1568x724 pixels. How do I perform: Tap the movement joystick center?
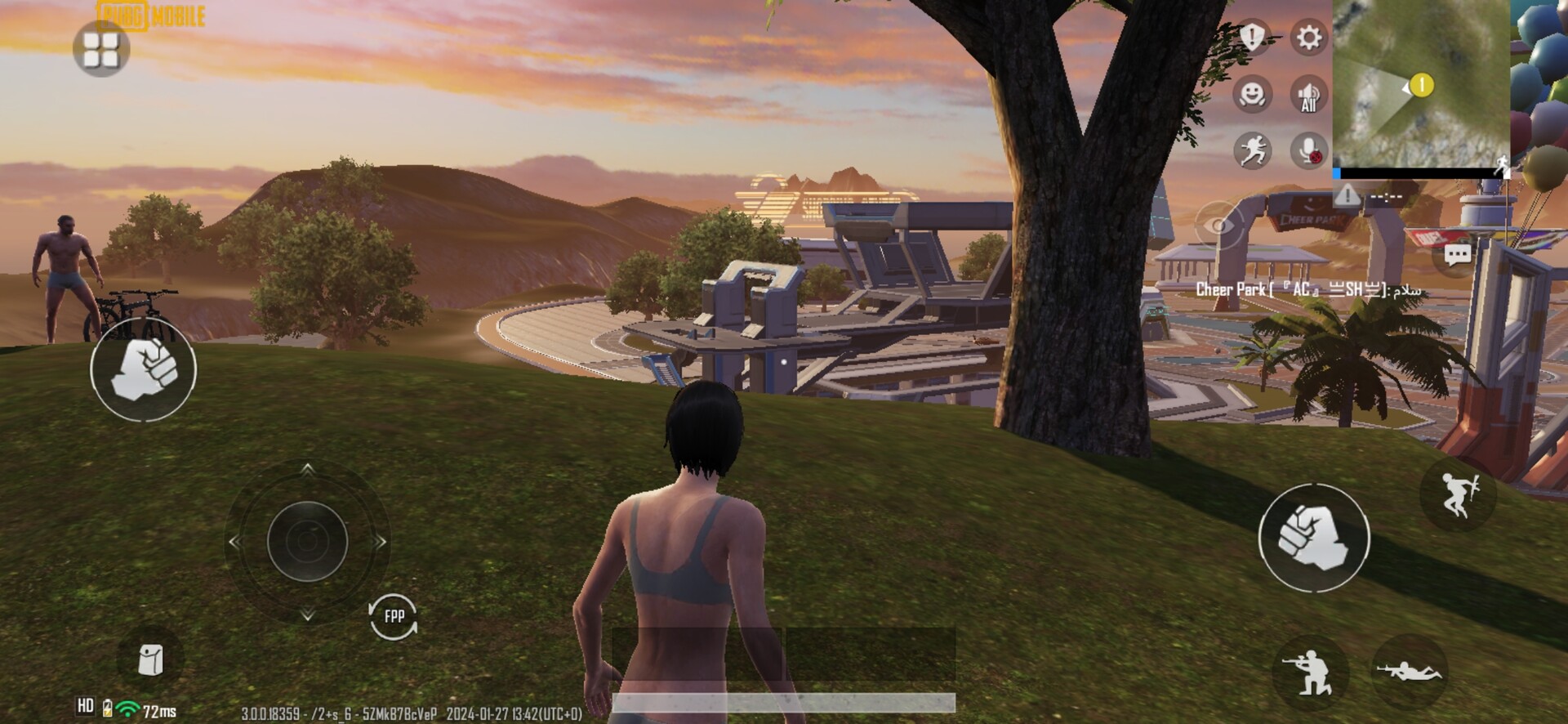[x=307, y=541]
